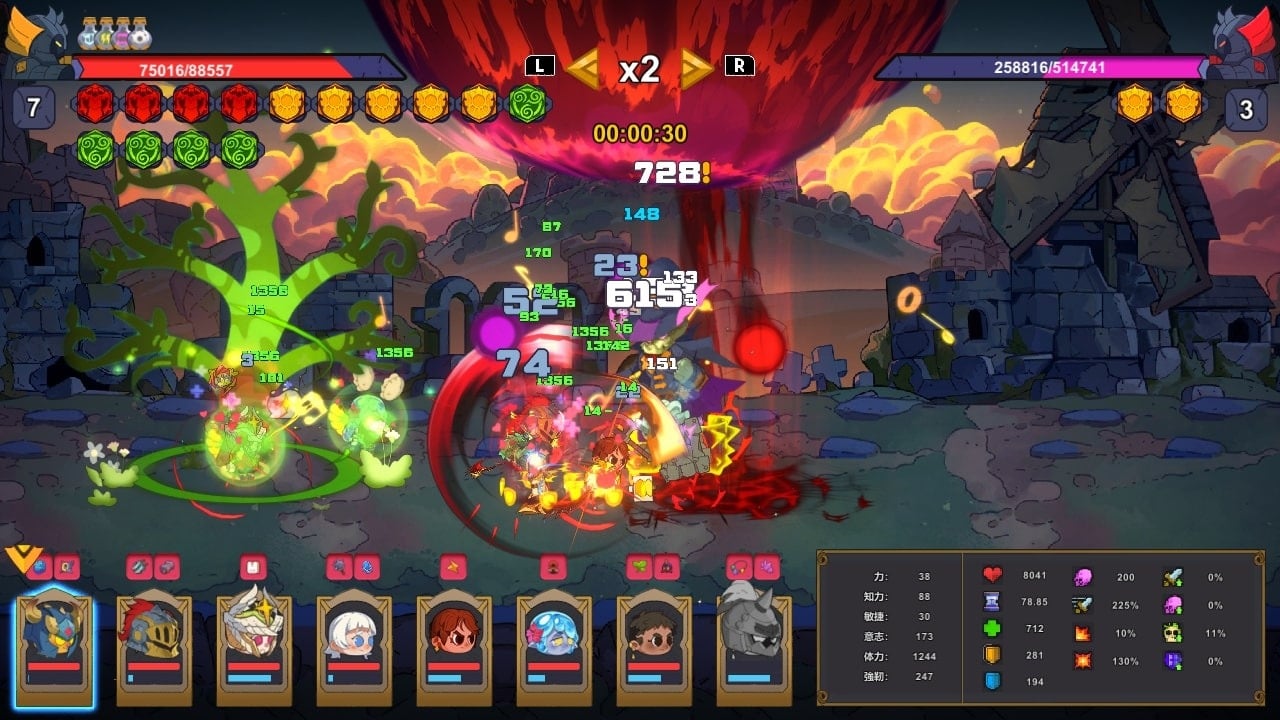Select the blue horned dragon-helmet hero card
The height and width of the screenshot is (720, 1280).
click(54, 645)
